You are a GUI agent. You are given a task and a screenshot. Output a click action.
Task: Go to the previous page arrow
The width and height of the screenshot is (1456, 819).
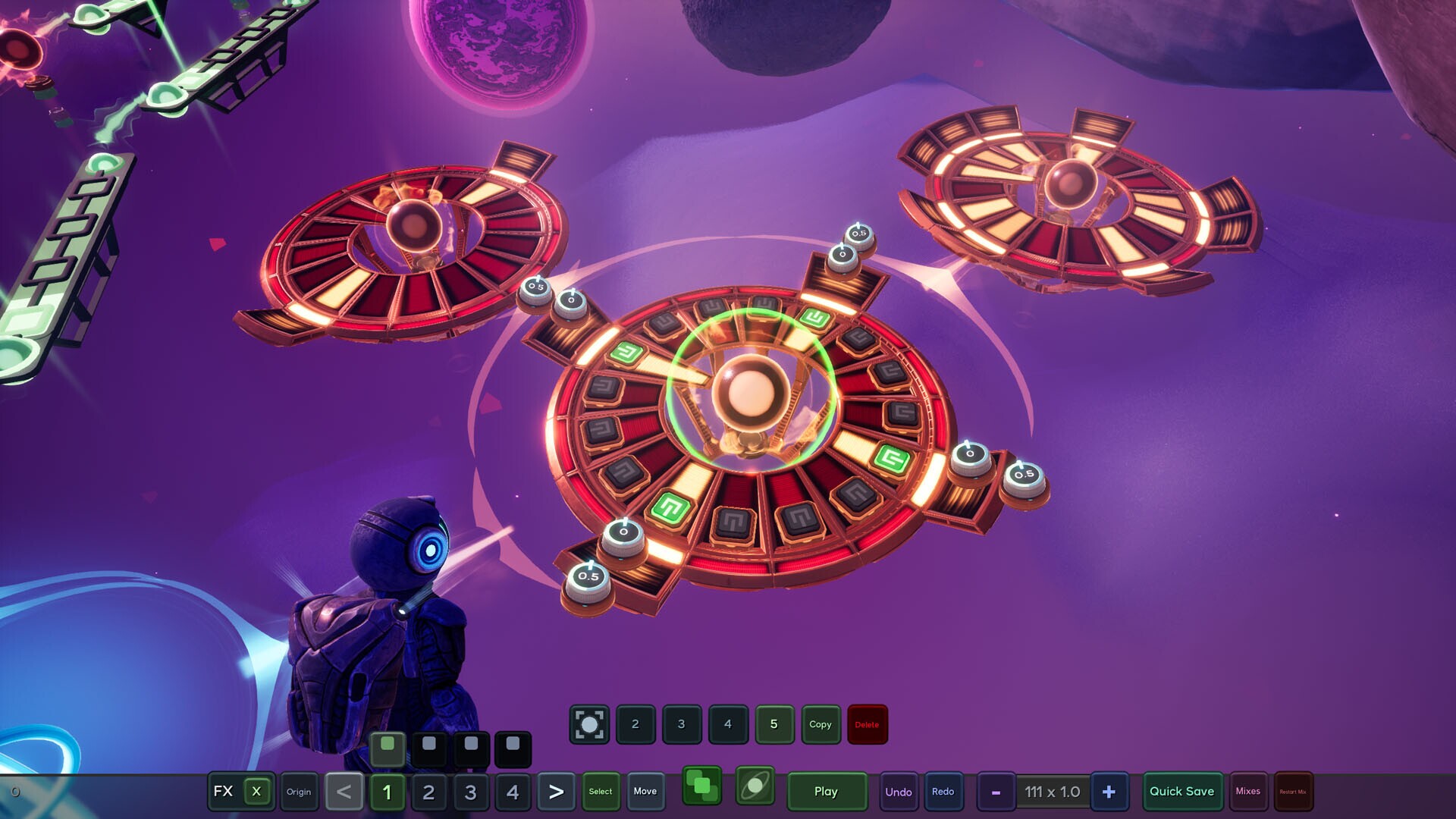[344, 792]
